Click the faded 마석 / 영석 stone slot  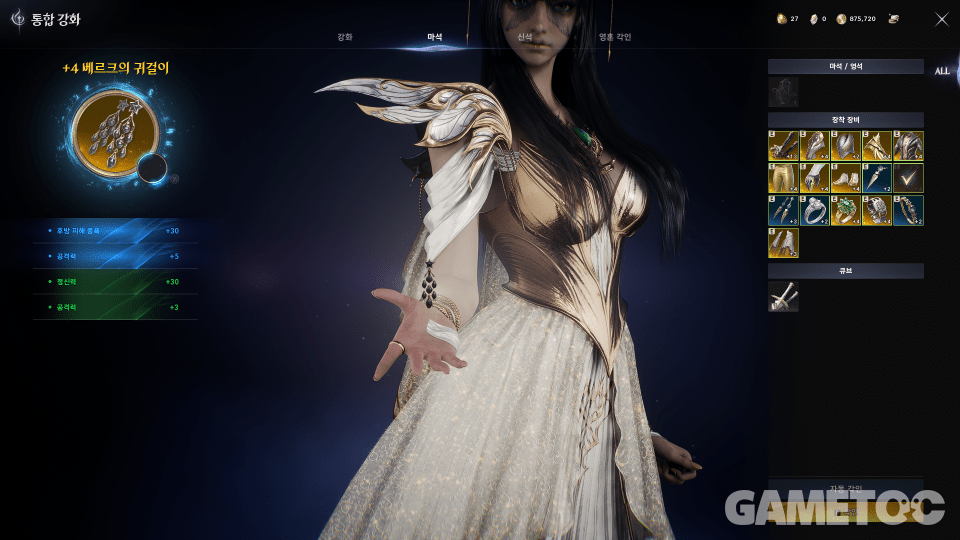point(783,92)
